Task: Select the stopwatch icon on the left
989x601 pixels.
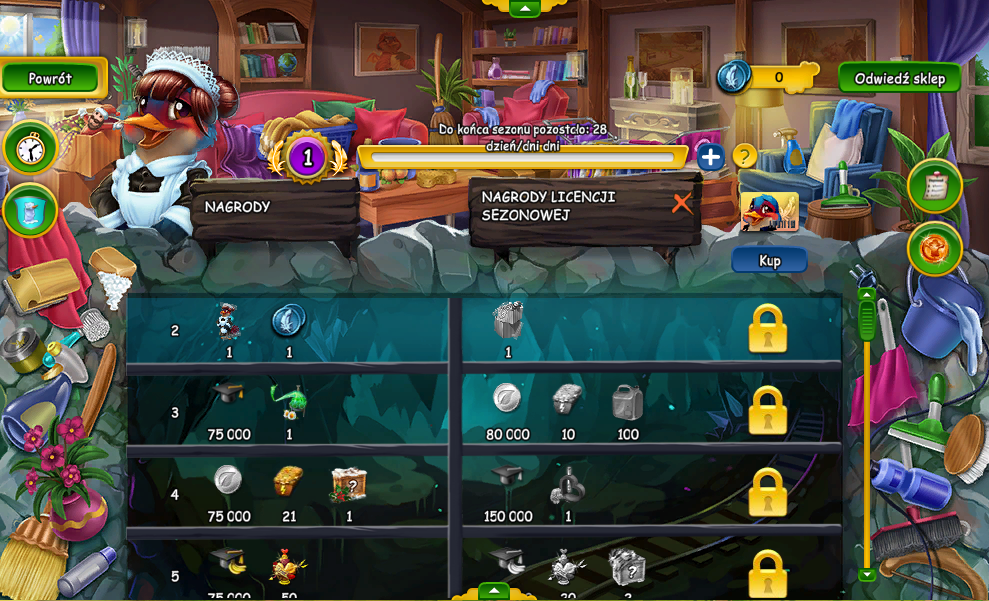Action: [x=30, y=148]
